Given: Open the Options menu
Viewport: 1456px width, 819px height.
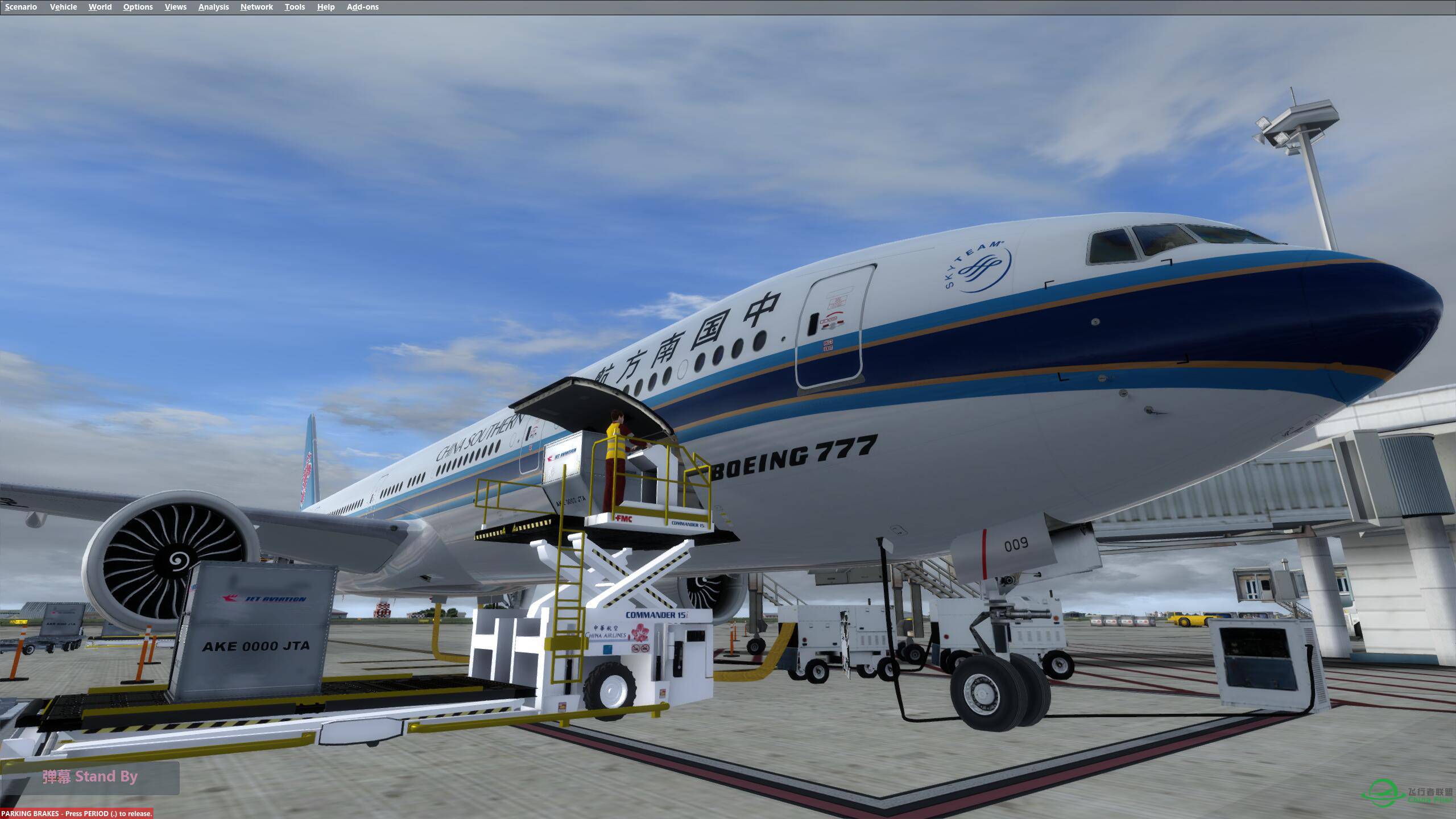Looking at the screenshot, I should point(137,7).
